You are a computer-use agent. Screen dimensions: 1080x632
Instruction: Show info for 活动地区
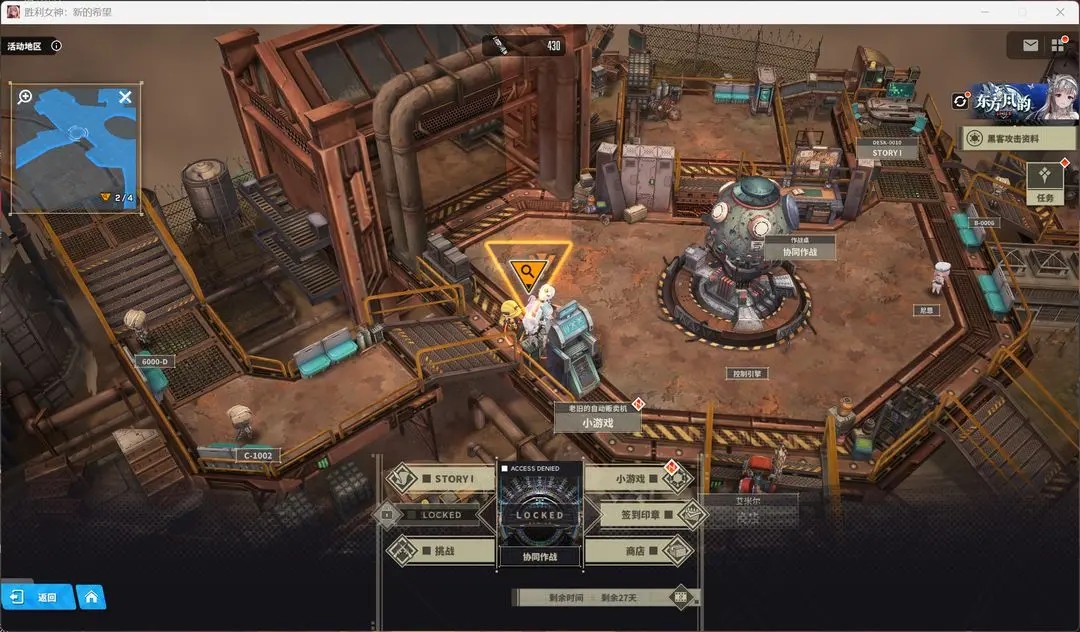pos(56,46)
